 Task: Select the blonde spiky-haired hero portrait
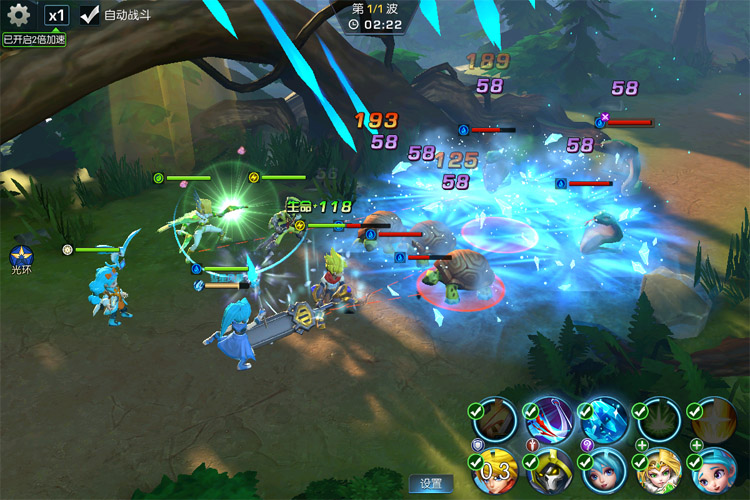click(494, 474)
